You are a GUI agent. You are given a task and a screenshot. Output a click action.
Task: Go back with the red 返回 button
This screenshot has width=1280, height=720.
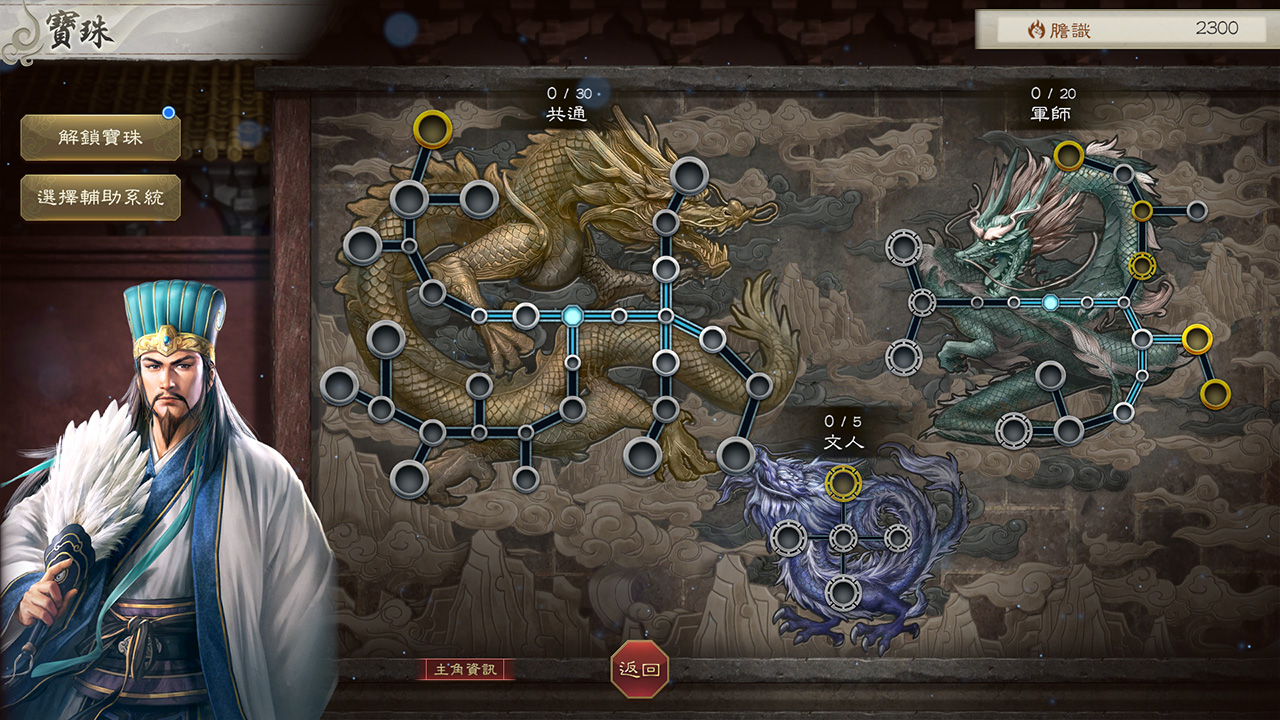point(640,669)
